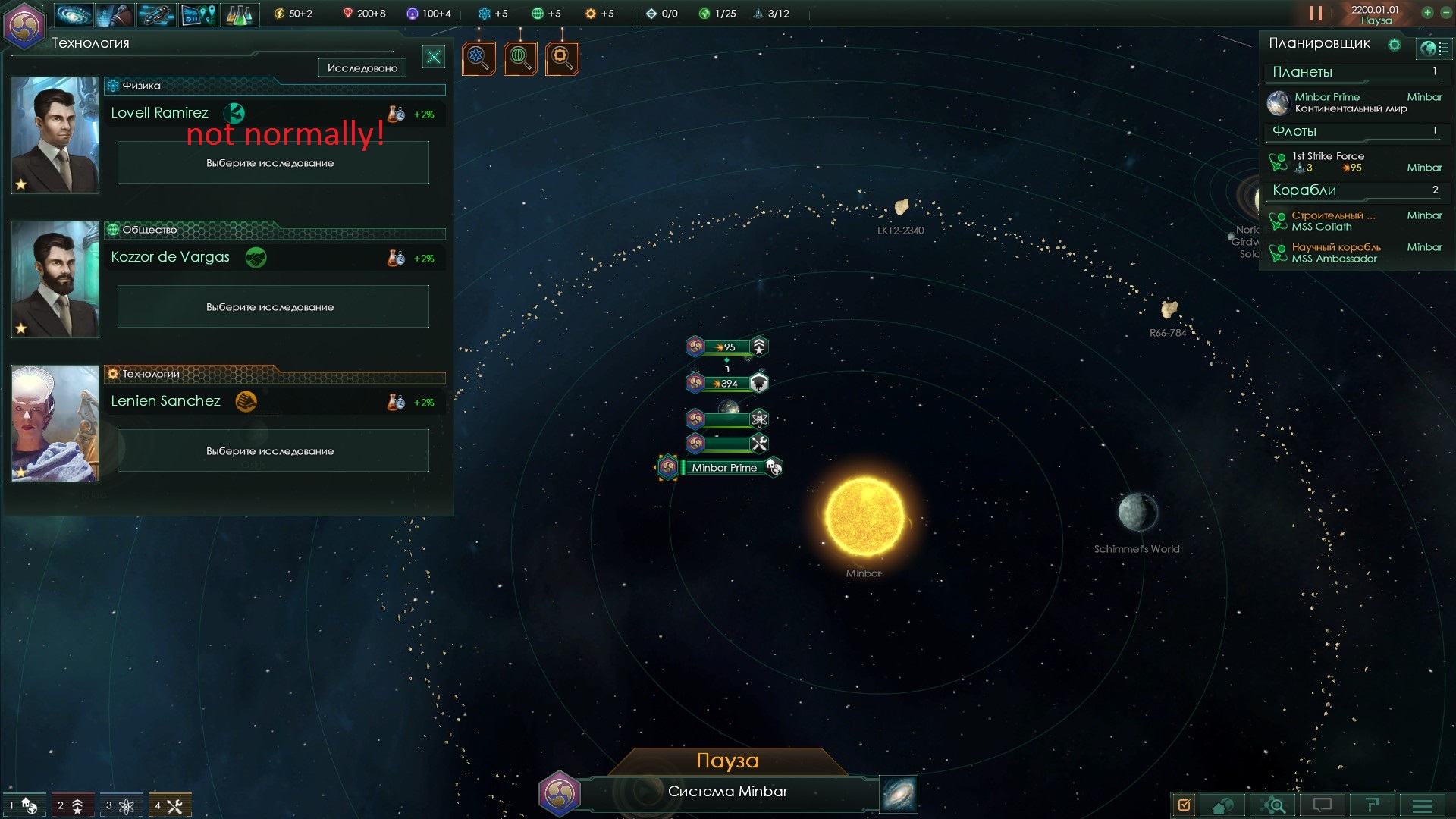Select the 394-strength station label
This screenshot has height=819, width=1456.
tap(726, 384)
